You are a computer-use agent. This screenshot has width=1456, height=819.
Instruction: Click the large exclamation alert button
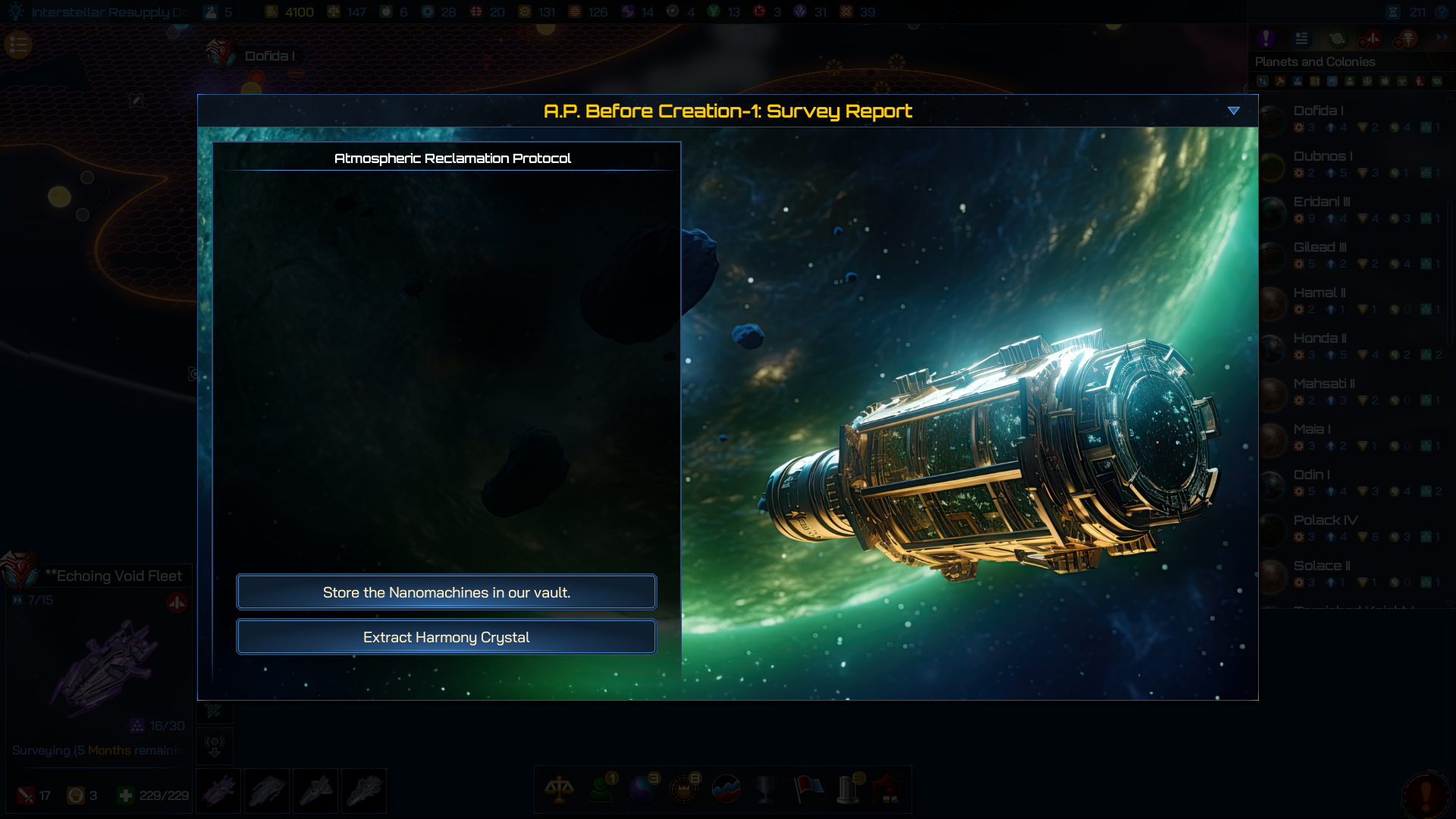[x=1425, y=794]
